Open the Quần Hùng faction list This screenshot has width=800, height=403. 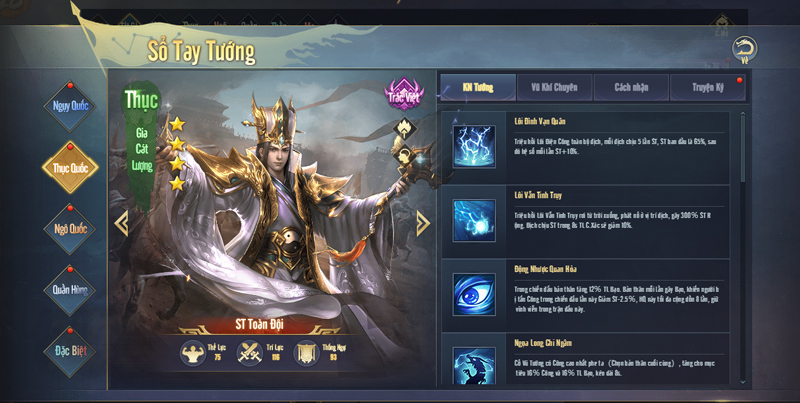(x=70, y=289)
